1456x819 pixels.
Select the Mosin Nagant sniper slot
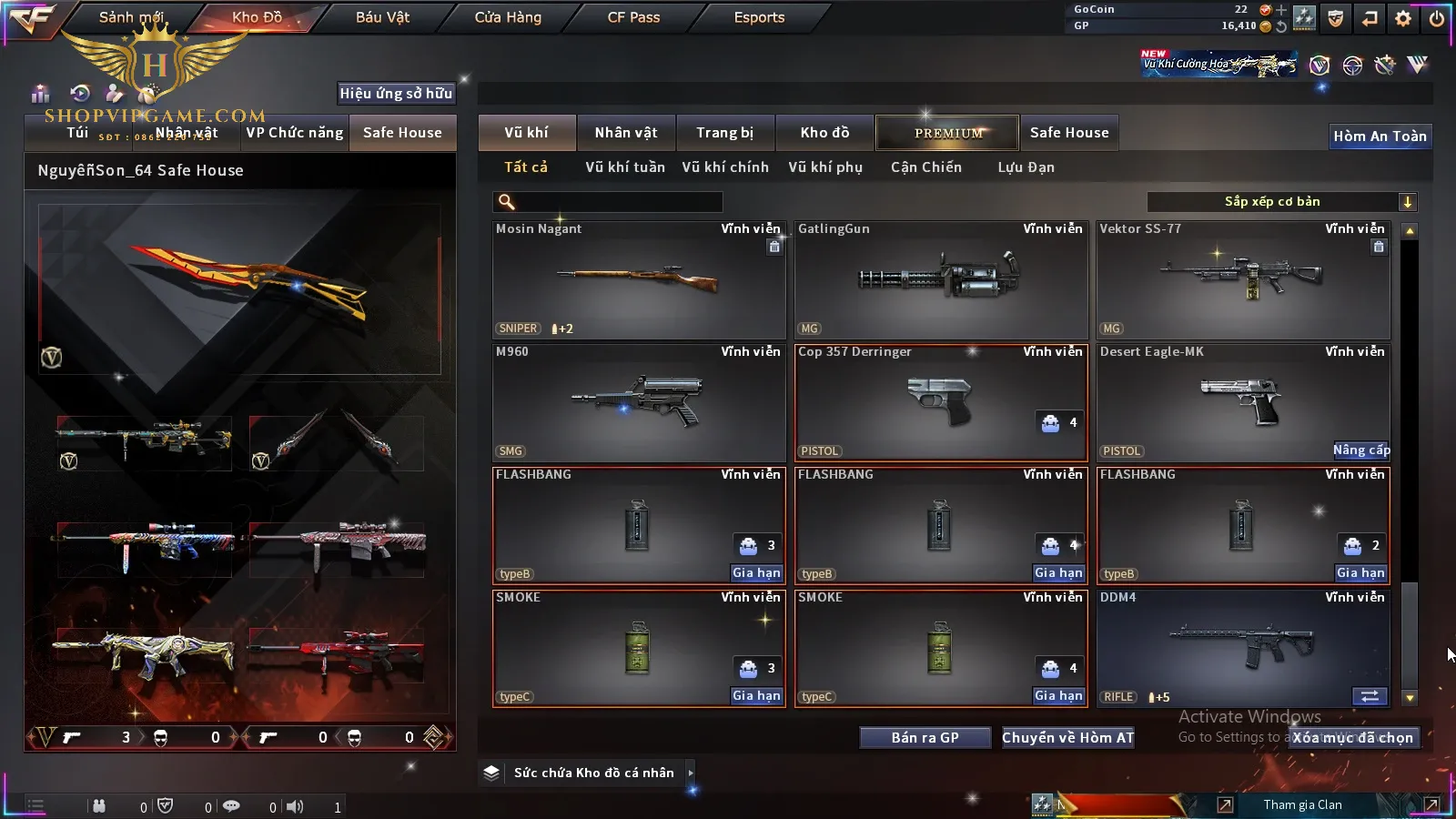(x=639, y=279)
